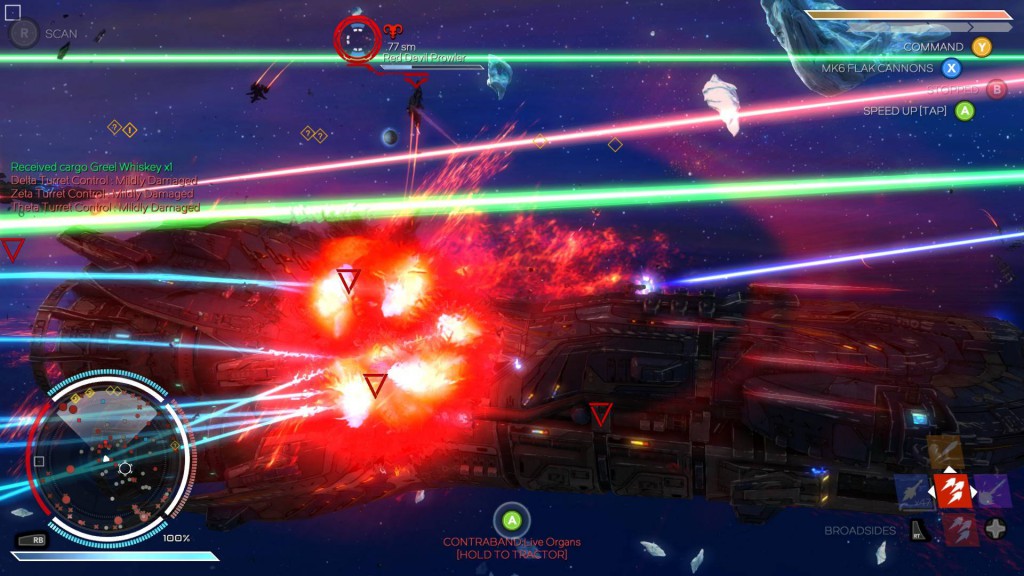This screenshot has height=576, width=1024.
Task: Select the purple weapon slot
Action: coord(992,491)
